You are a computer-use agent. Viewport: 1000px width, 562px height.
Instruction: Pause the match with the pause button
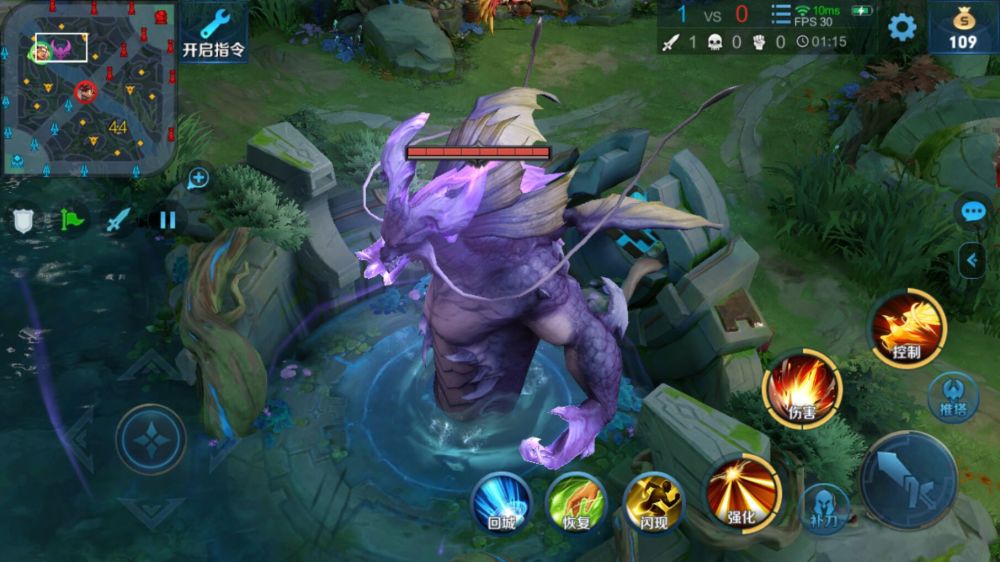167,219
